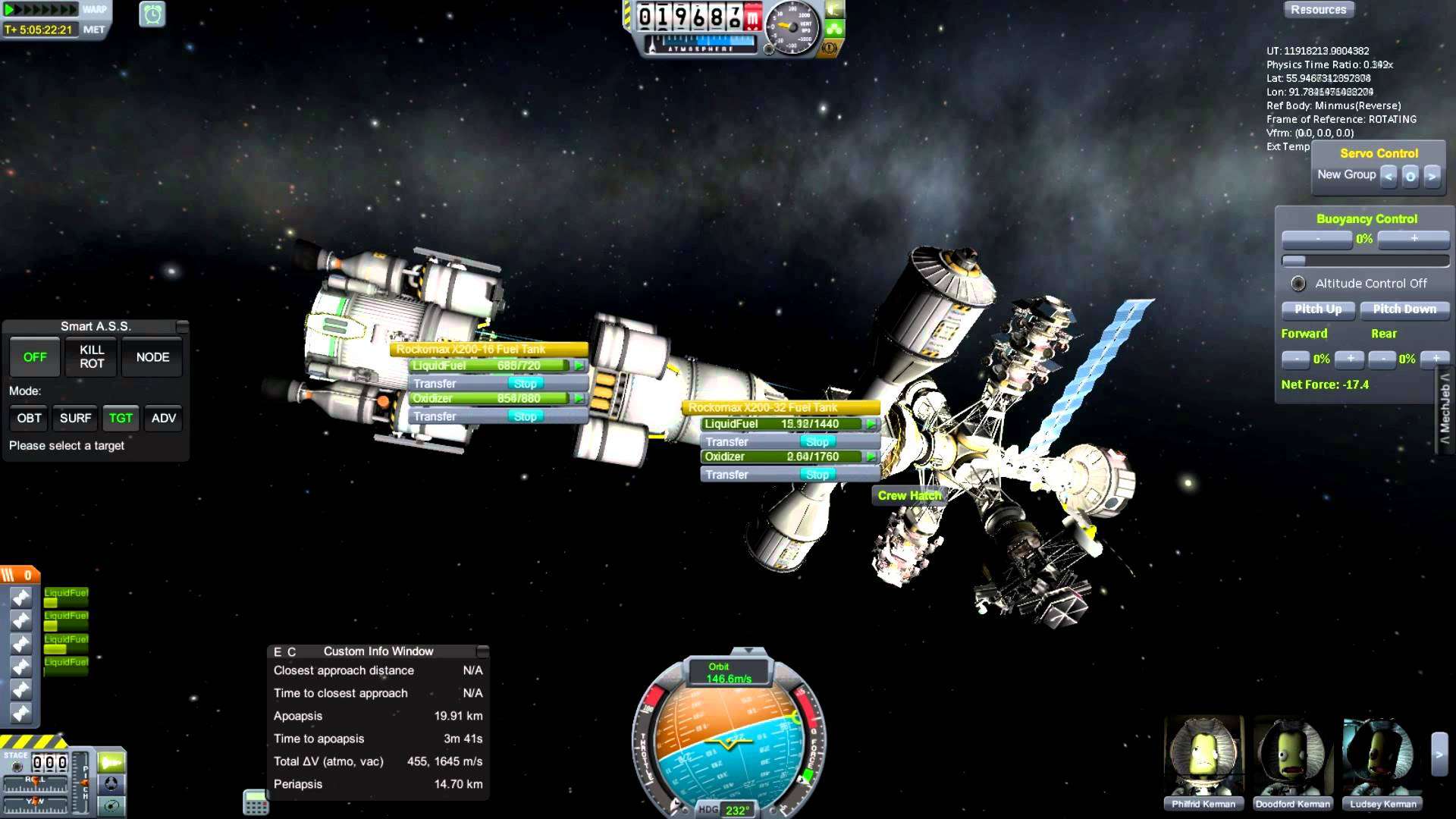Start Oxidizer transfer arrow on X200-32 tank
1456x819 pixels.
[x=869, y=456]
